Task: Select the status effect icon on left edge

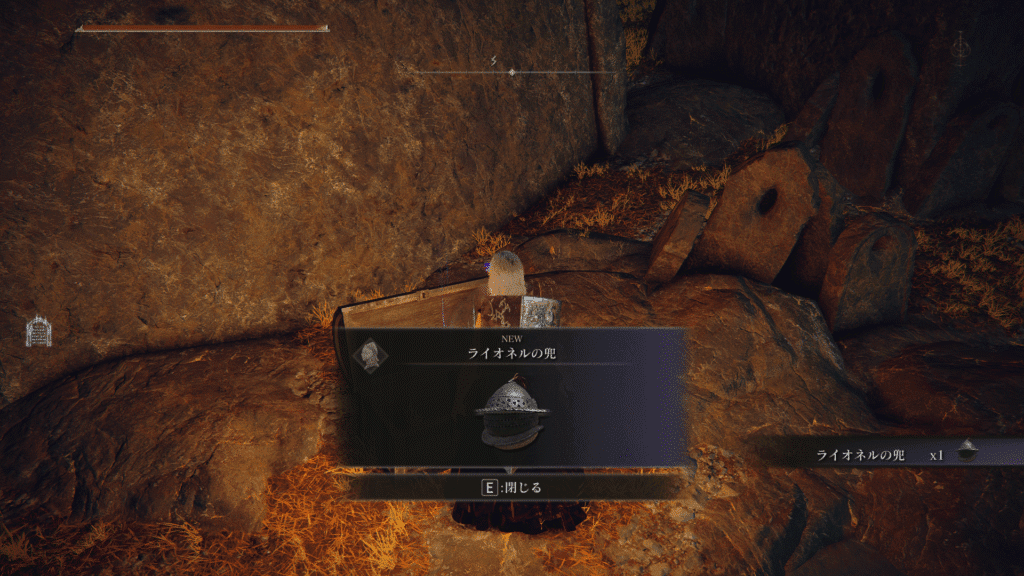Action: tap(38, 330)
